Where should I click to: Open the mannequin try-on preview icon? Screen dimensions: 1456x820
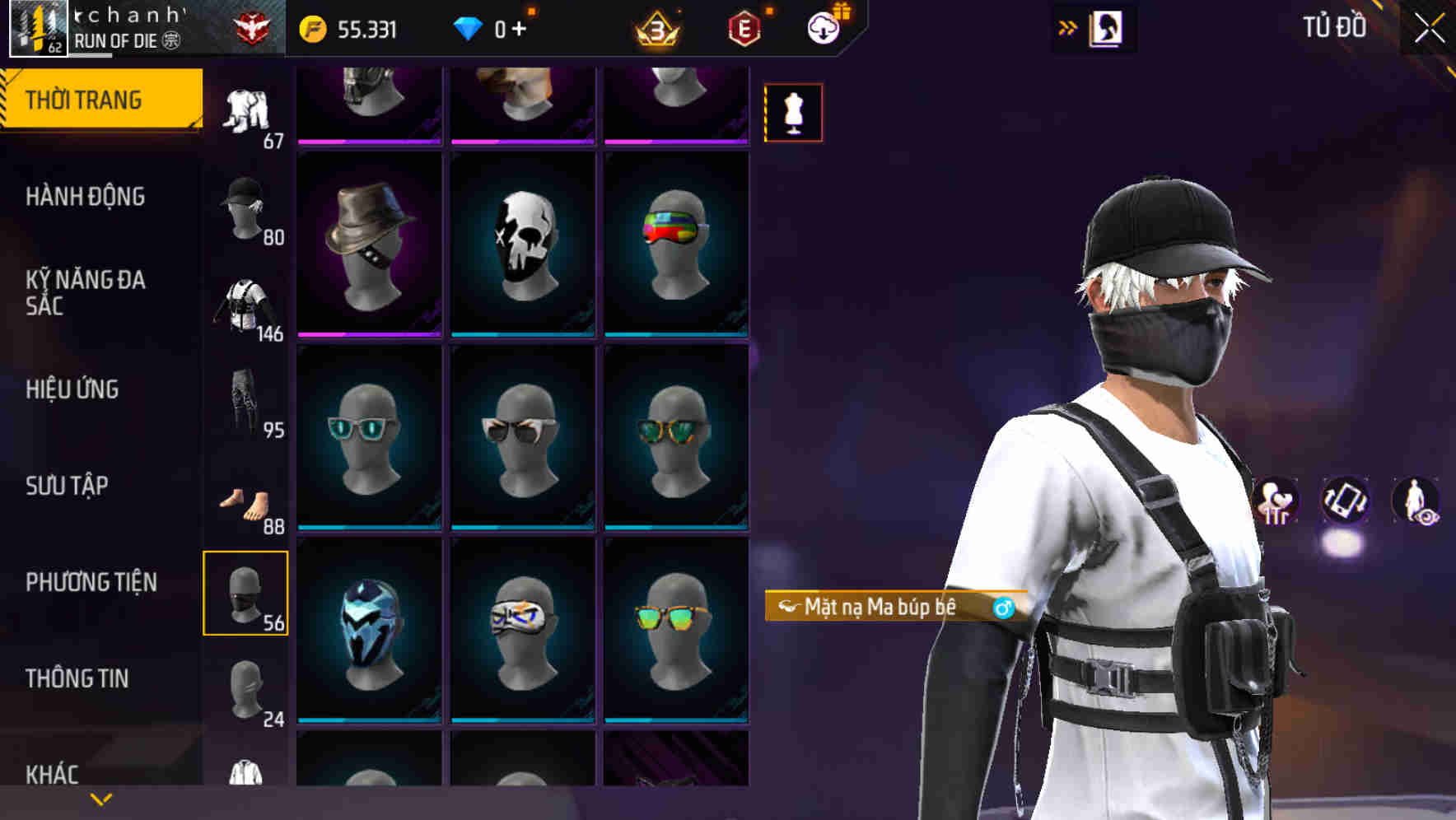coord(792,113)
